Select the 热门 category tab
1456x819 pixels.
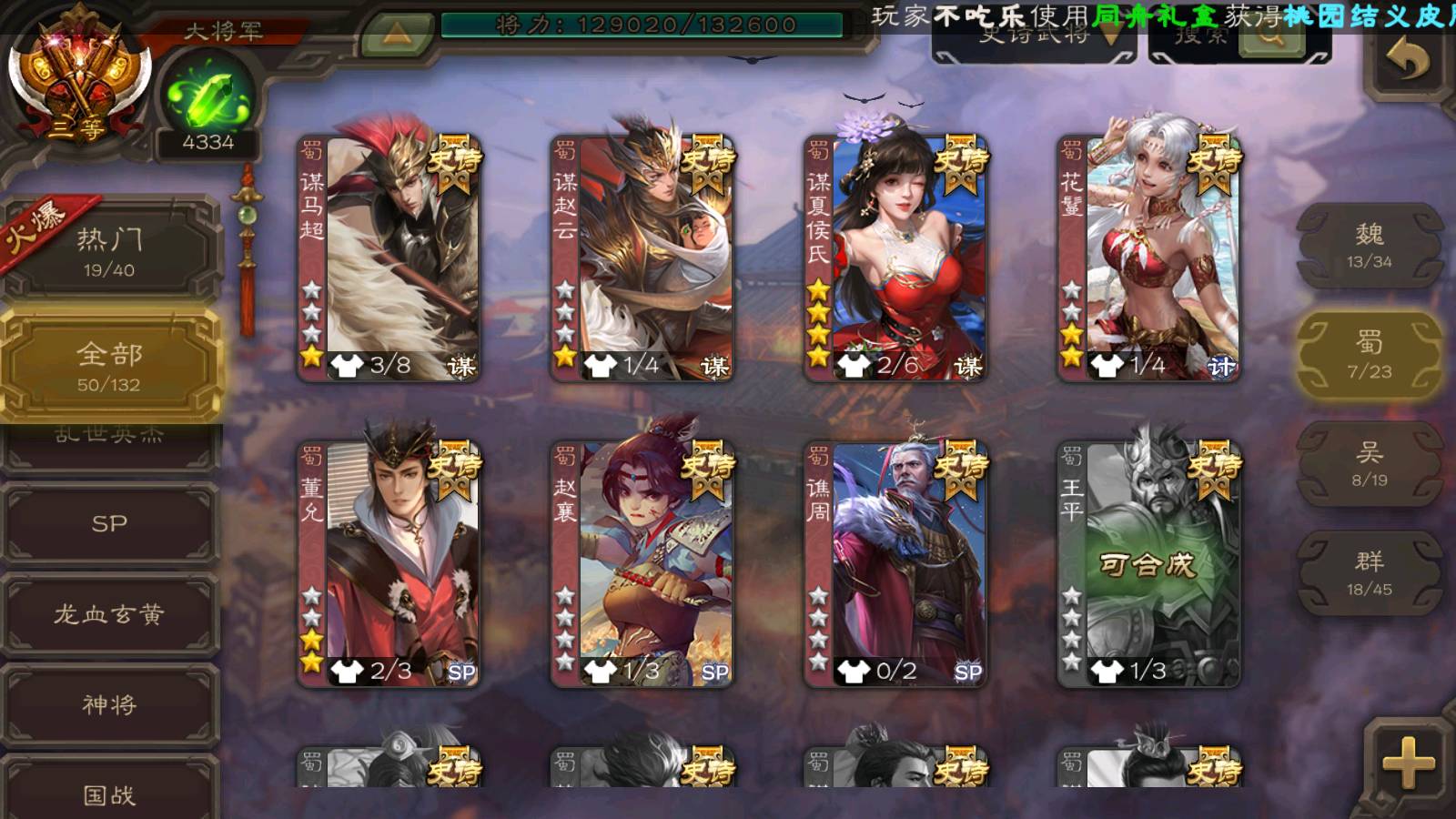click(109, 251)
